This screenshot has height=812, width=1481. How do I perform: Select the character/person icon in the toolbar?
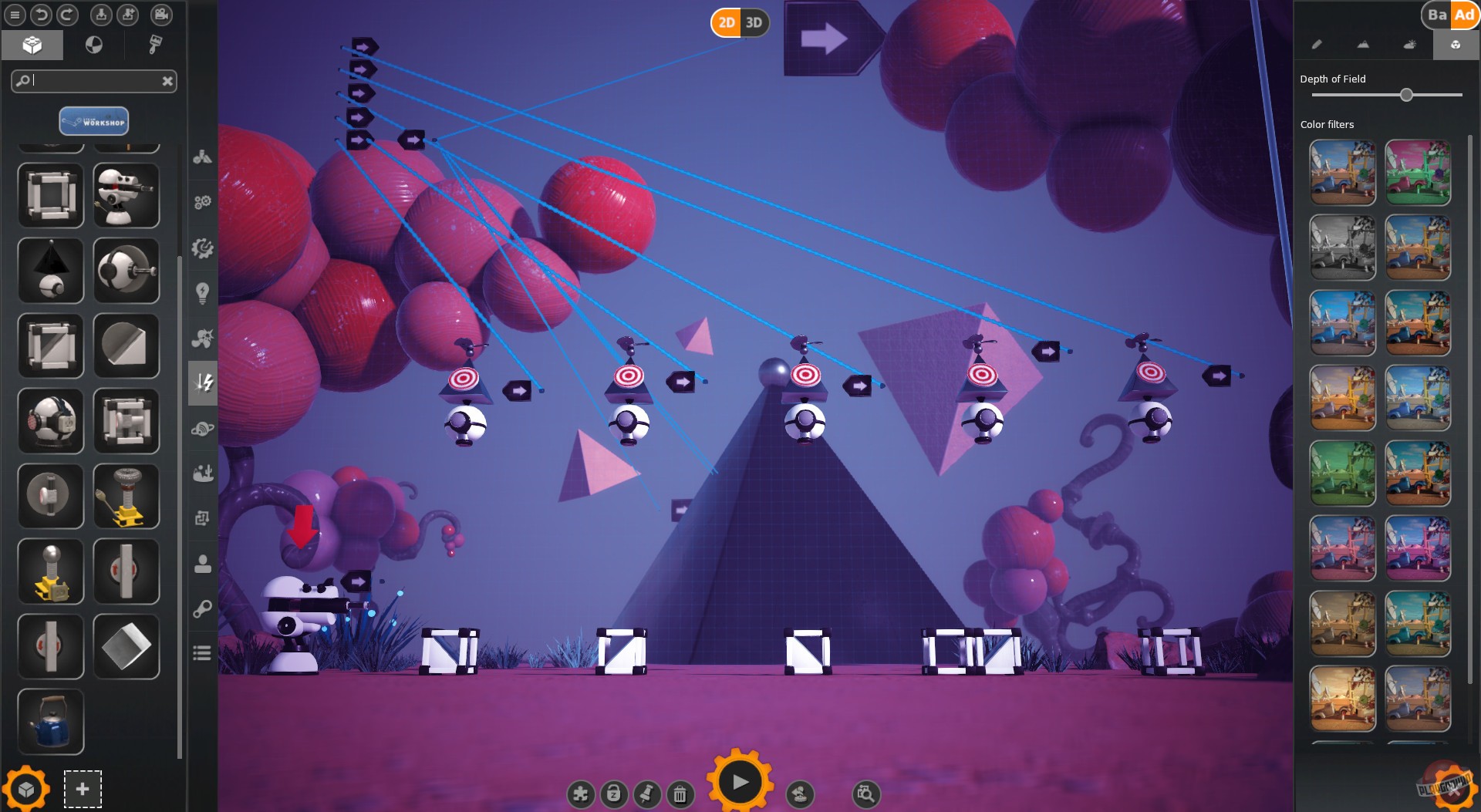coord(203,565)
